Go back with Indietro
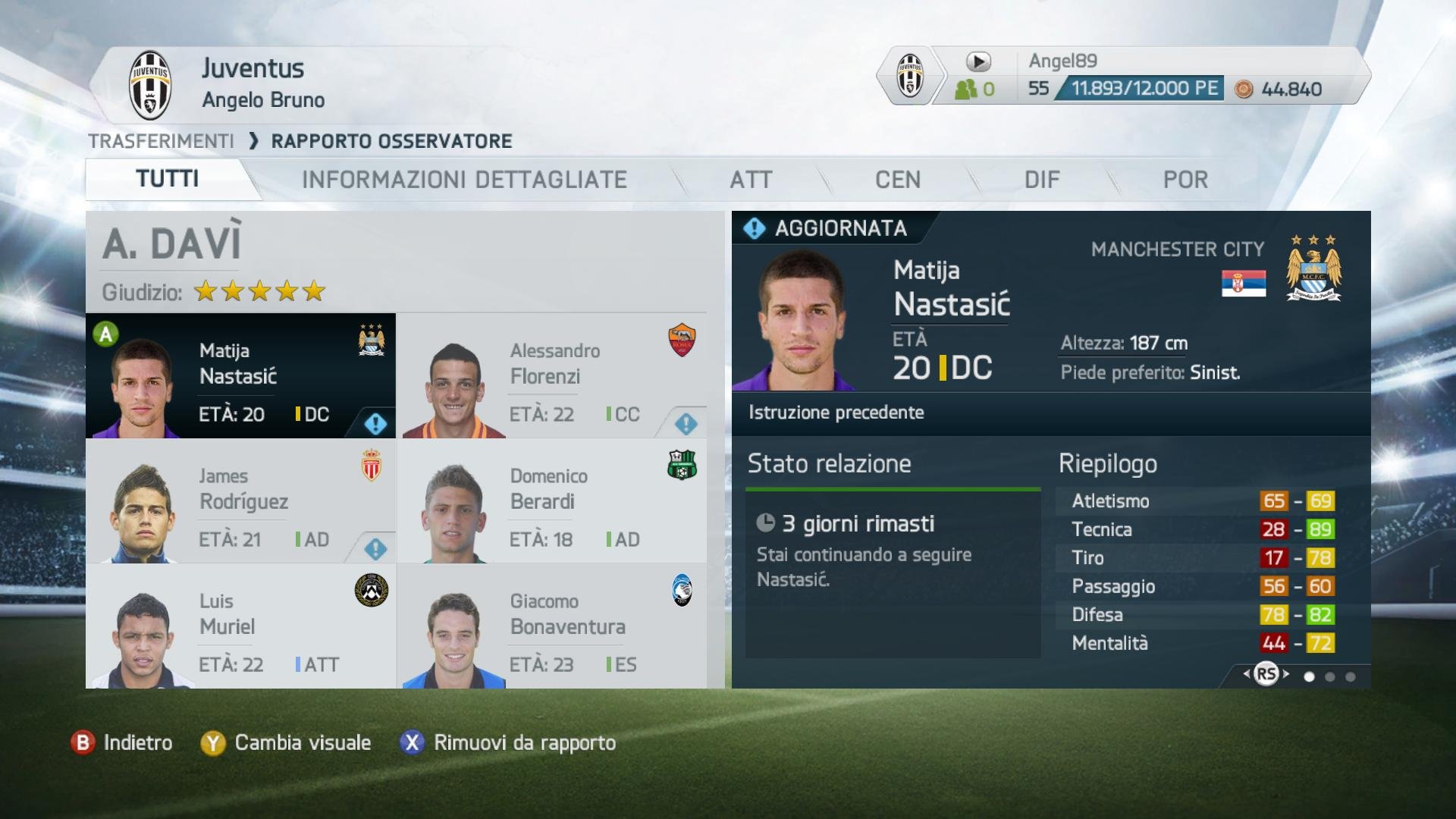 pyautogui.click(x=122, y=743)
